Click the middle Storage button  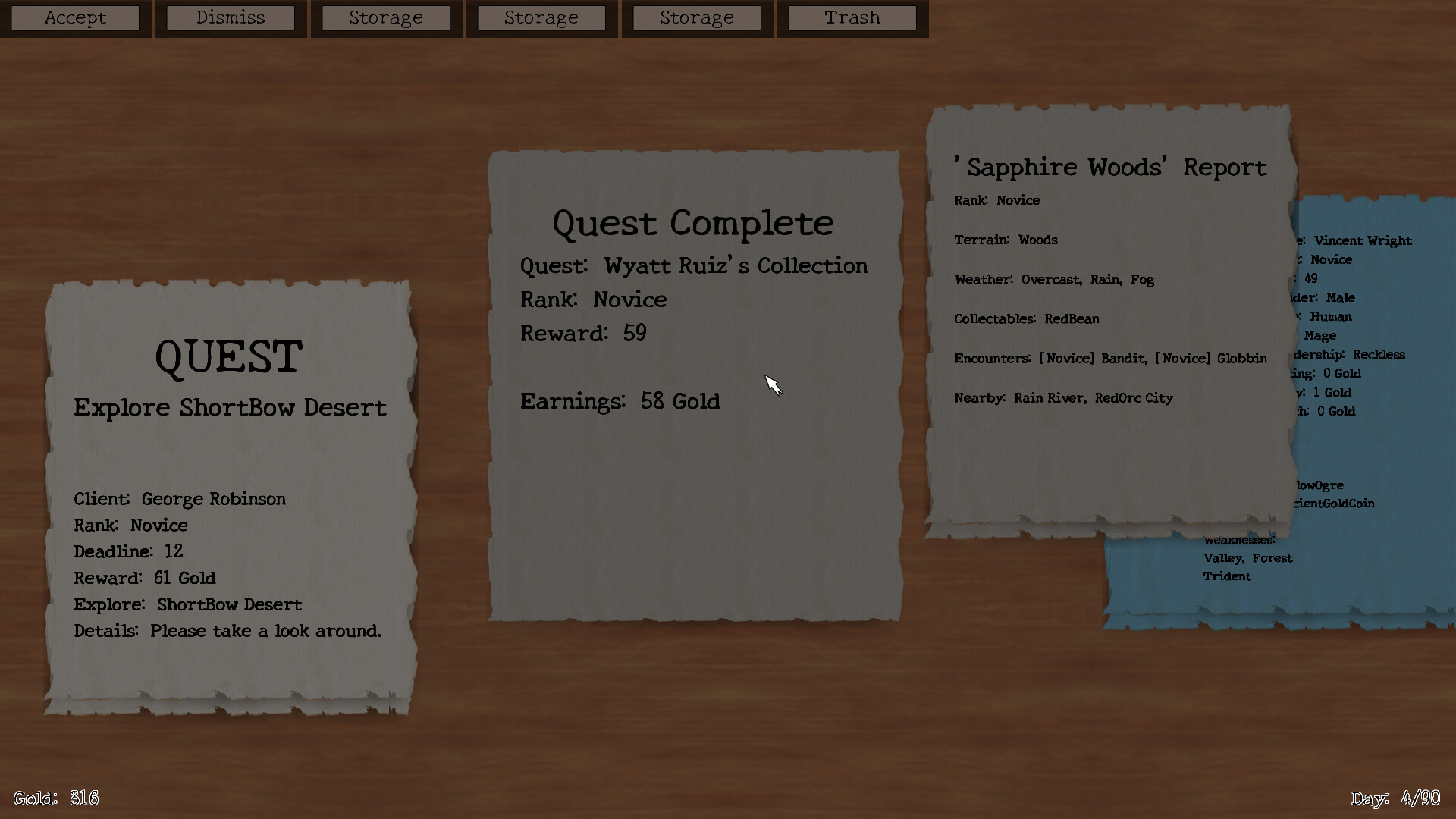[x=541, y=17]
